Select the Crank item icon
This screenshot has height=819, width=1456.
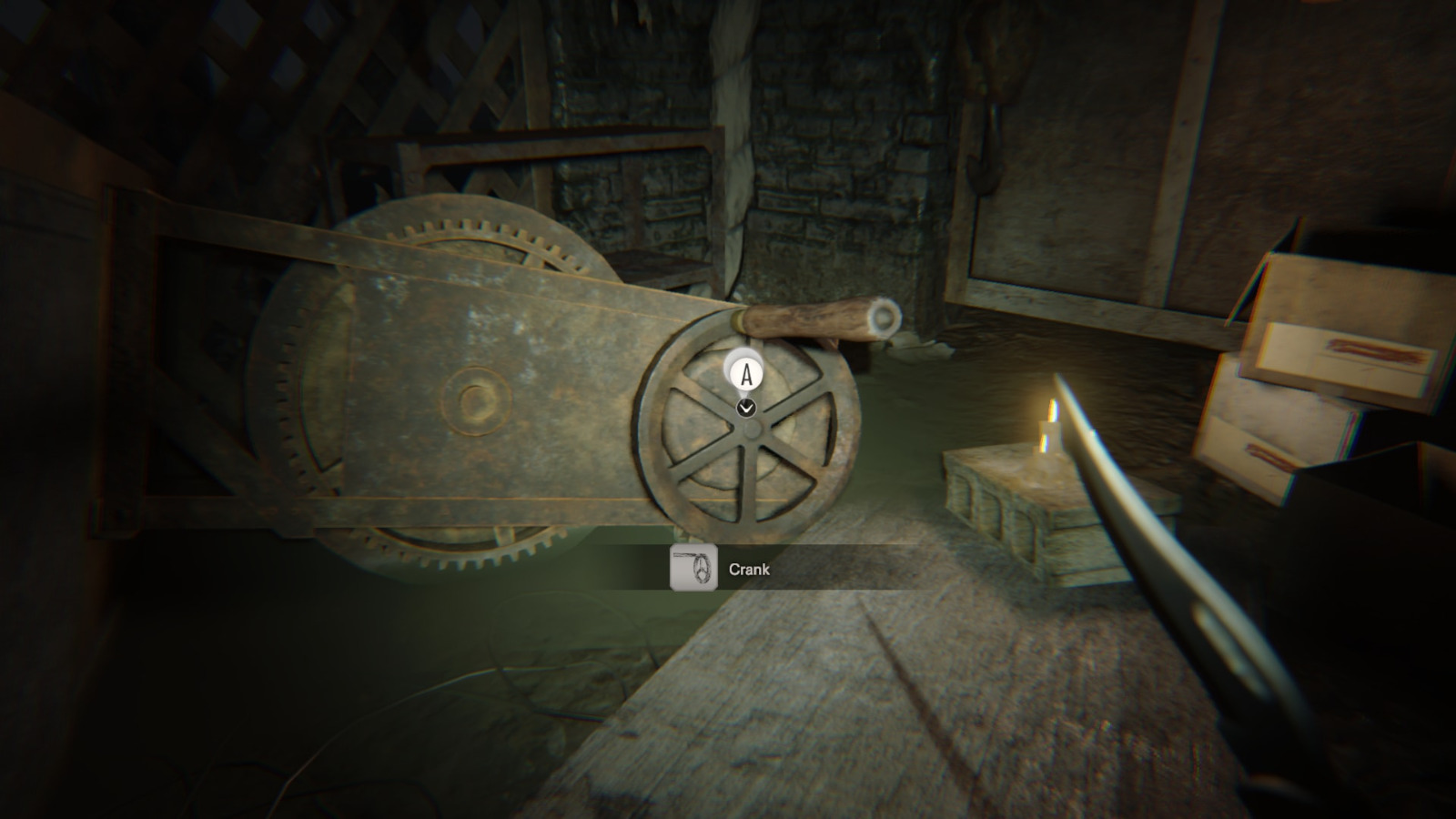tap(693, 569)
